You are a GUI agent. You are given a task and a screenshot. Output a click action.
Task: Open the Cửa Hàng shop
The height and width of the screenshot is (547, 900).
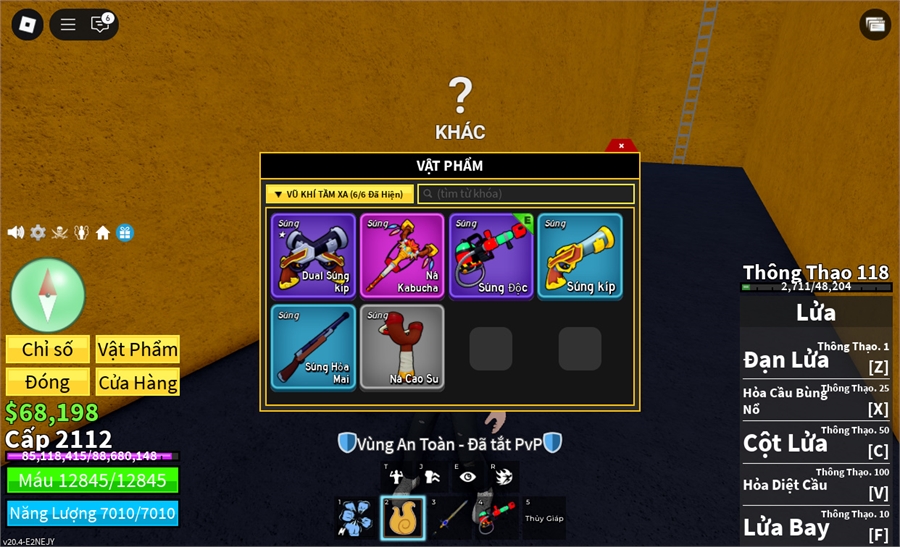(138, 382)
